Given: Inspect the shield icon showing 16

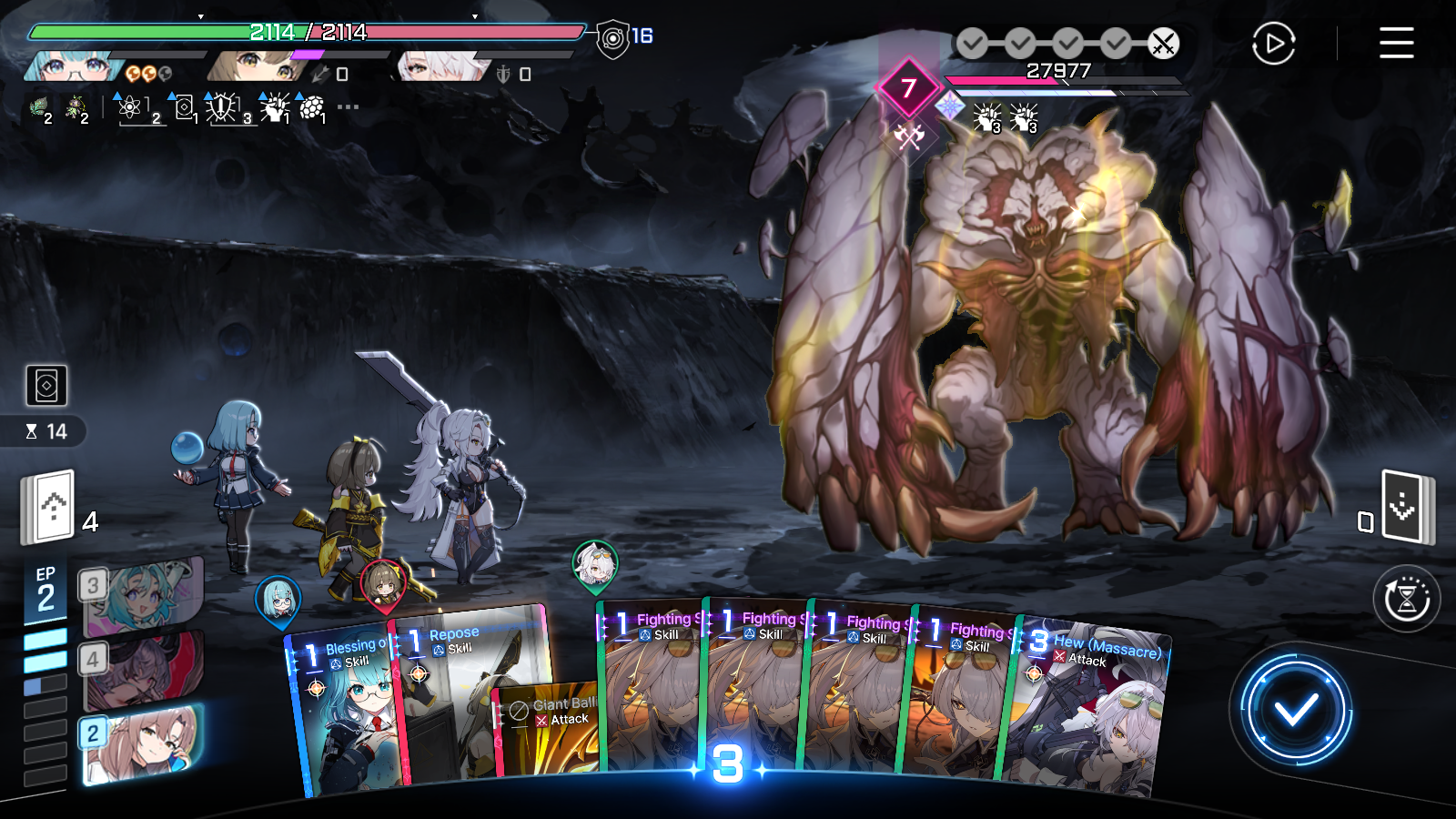Looking at the screenshot, I should coord(614,38).
